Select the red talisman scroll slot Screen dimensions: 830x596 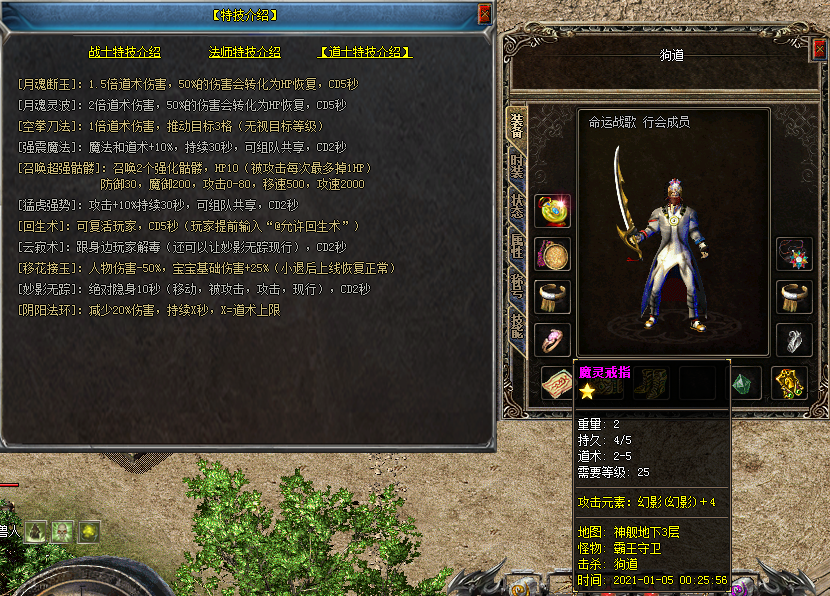557,384
